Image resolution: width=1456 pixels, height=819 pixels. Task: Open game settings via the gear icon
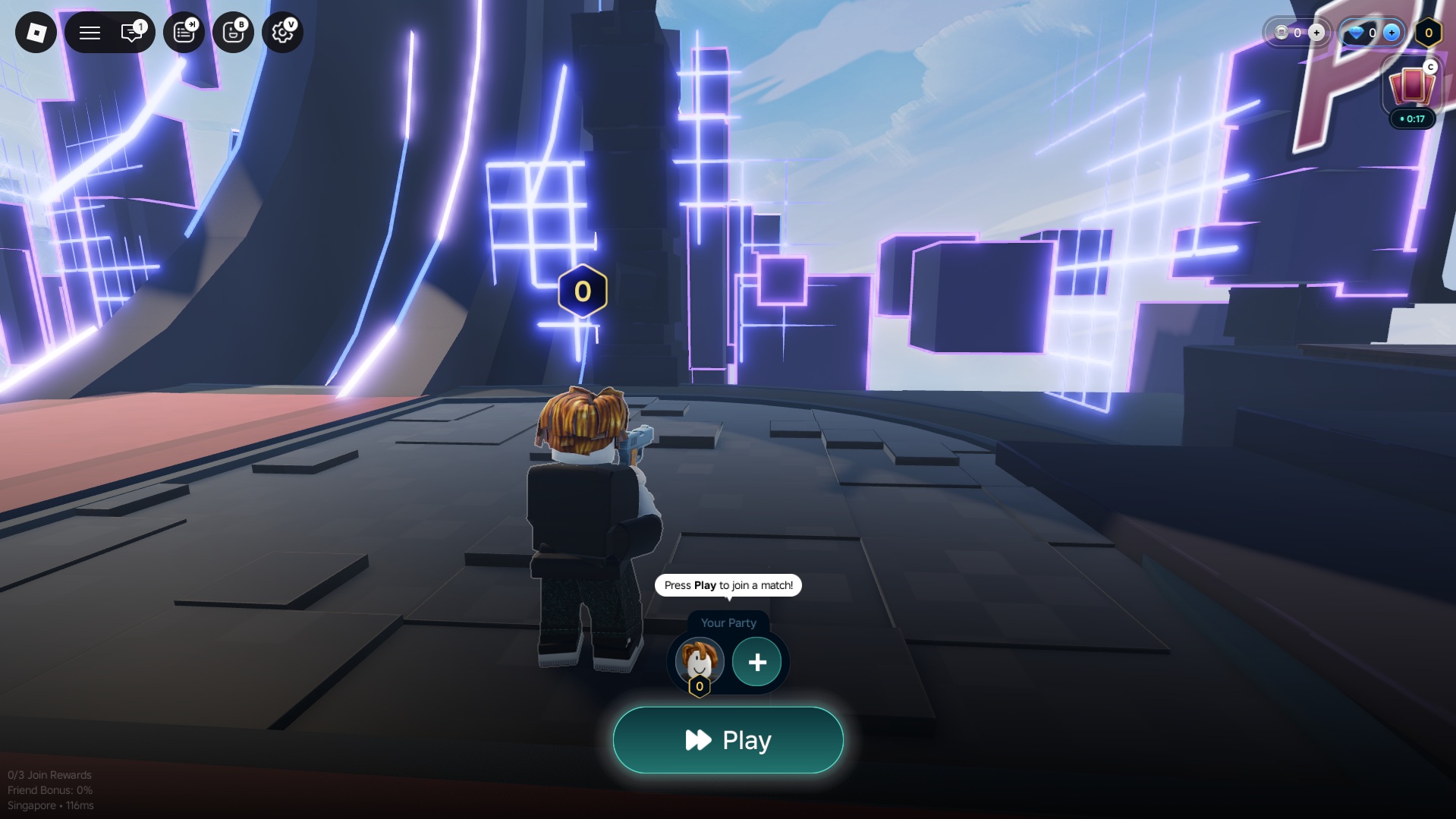tap(281, 32)
